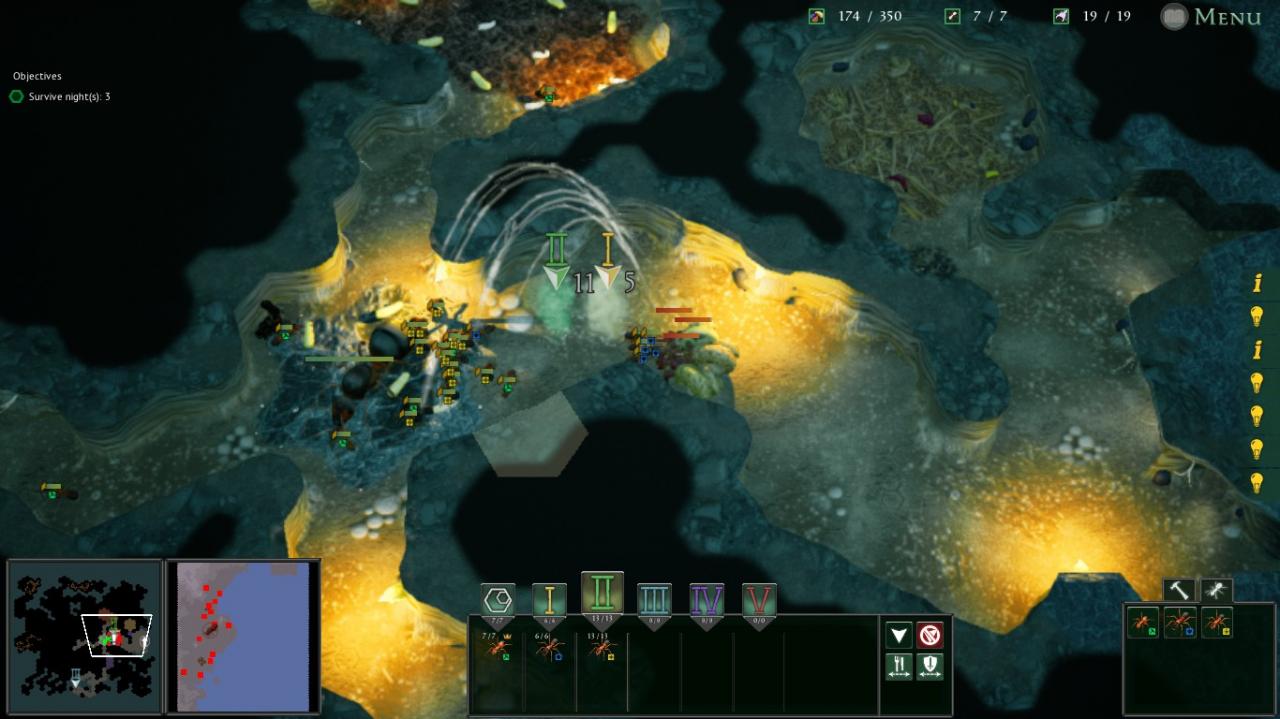Viewport: 1280px width, 719px height.
Task: Select pheromone group I tab
Action: tap(549, 600)
